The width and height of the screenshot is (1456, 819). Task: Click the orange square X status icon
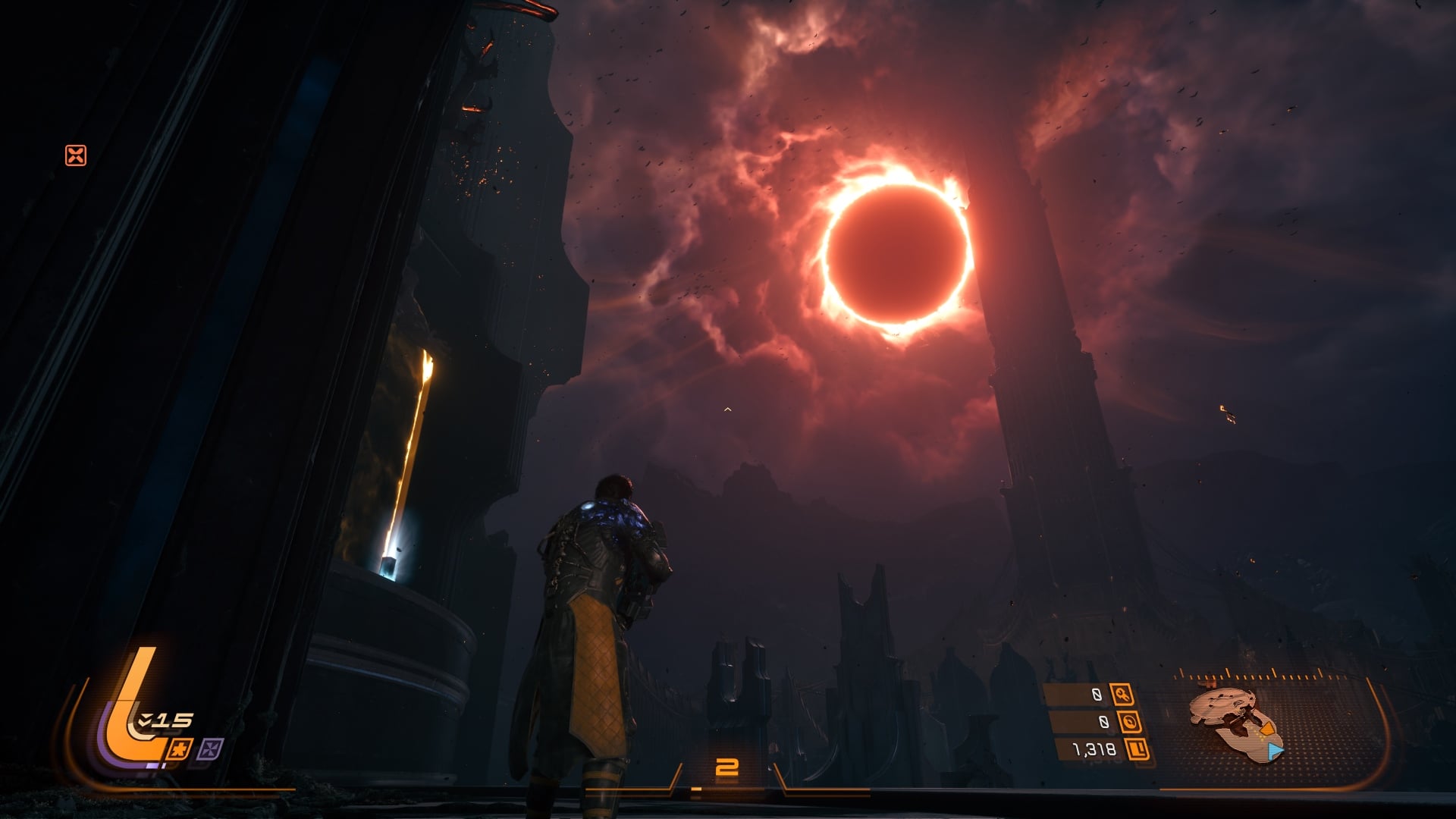point(76,155)
